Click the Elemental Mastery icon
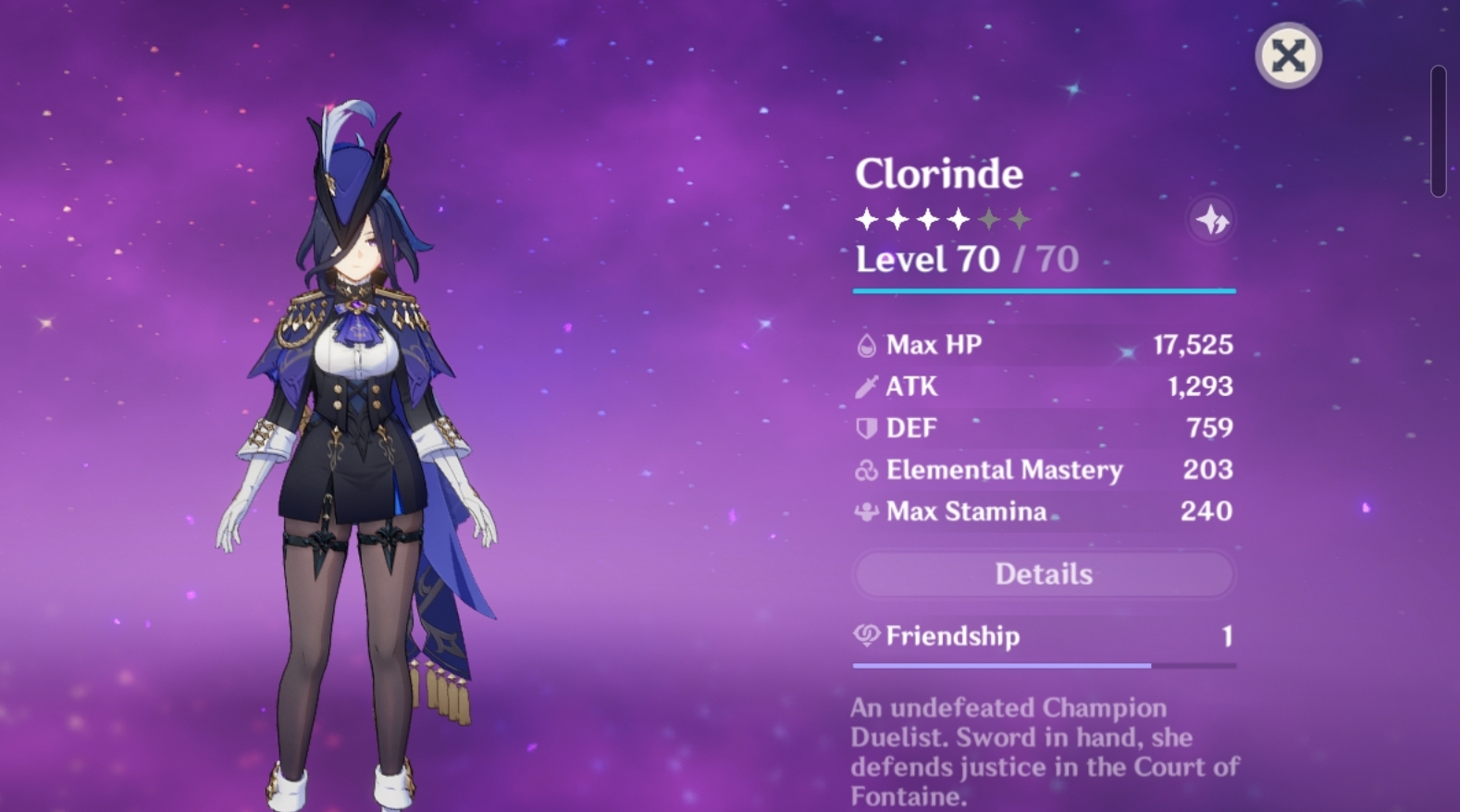This screenshot has height=812, width=1460. click(x=866, y=470)
